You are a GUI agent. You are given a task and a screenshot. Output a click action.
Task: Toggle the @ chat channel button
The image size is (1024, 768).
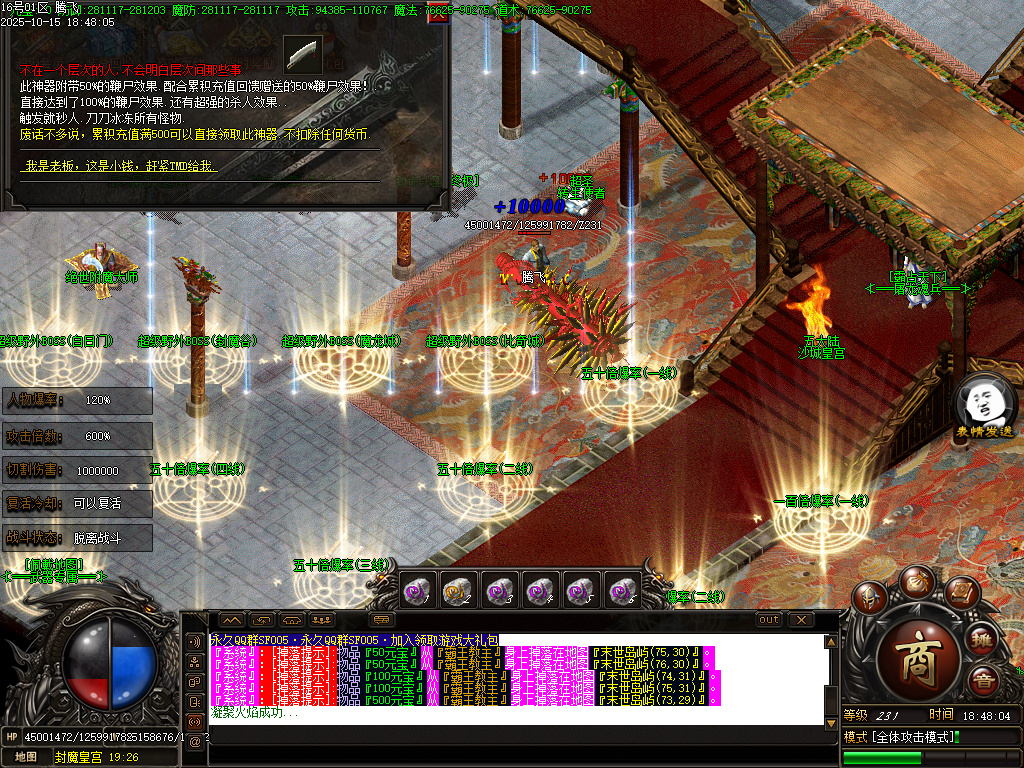click(x=194, y=741)
